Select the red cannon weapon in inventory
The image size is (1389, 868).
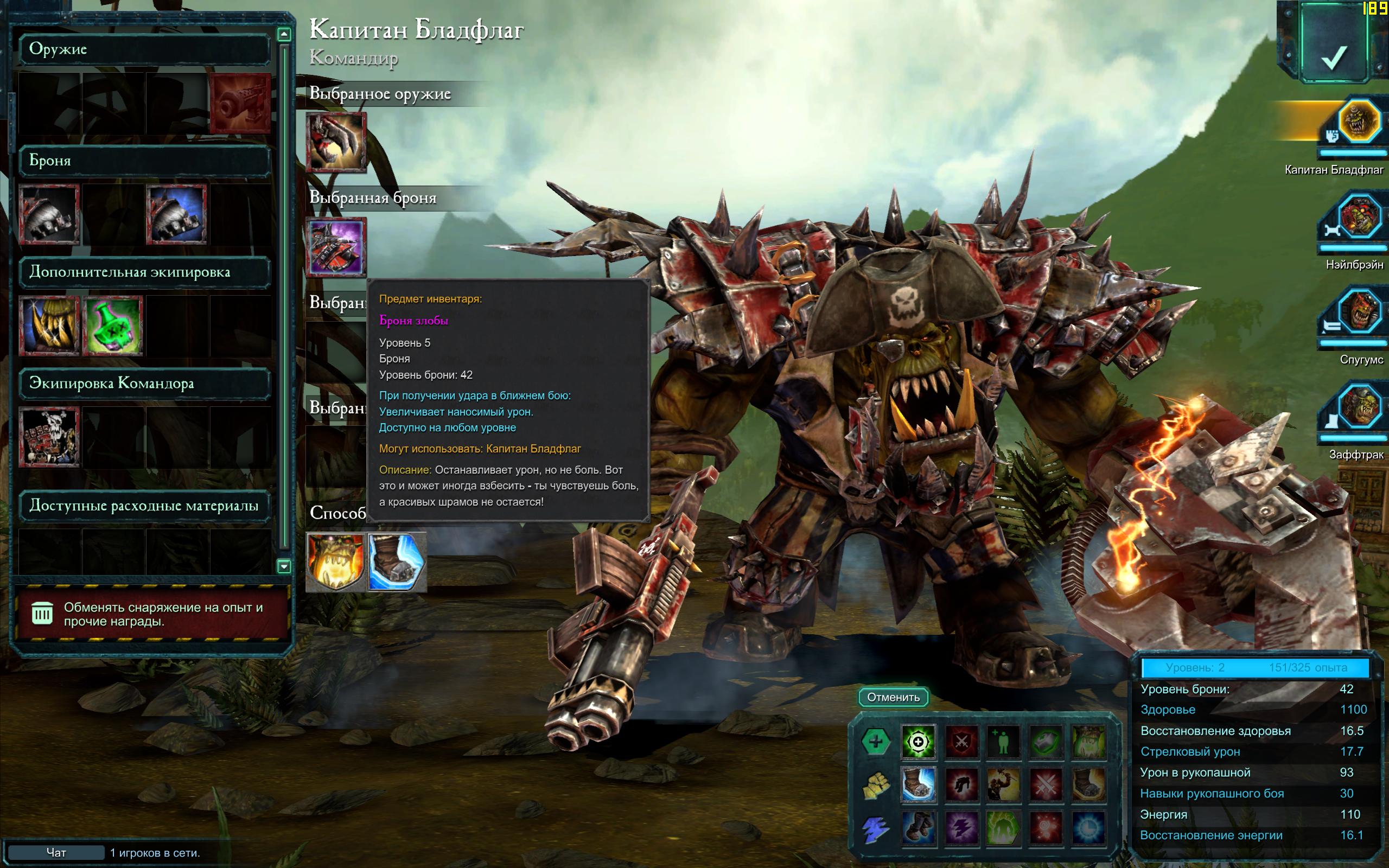[x=240, y=103]
